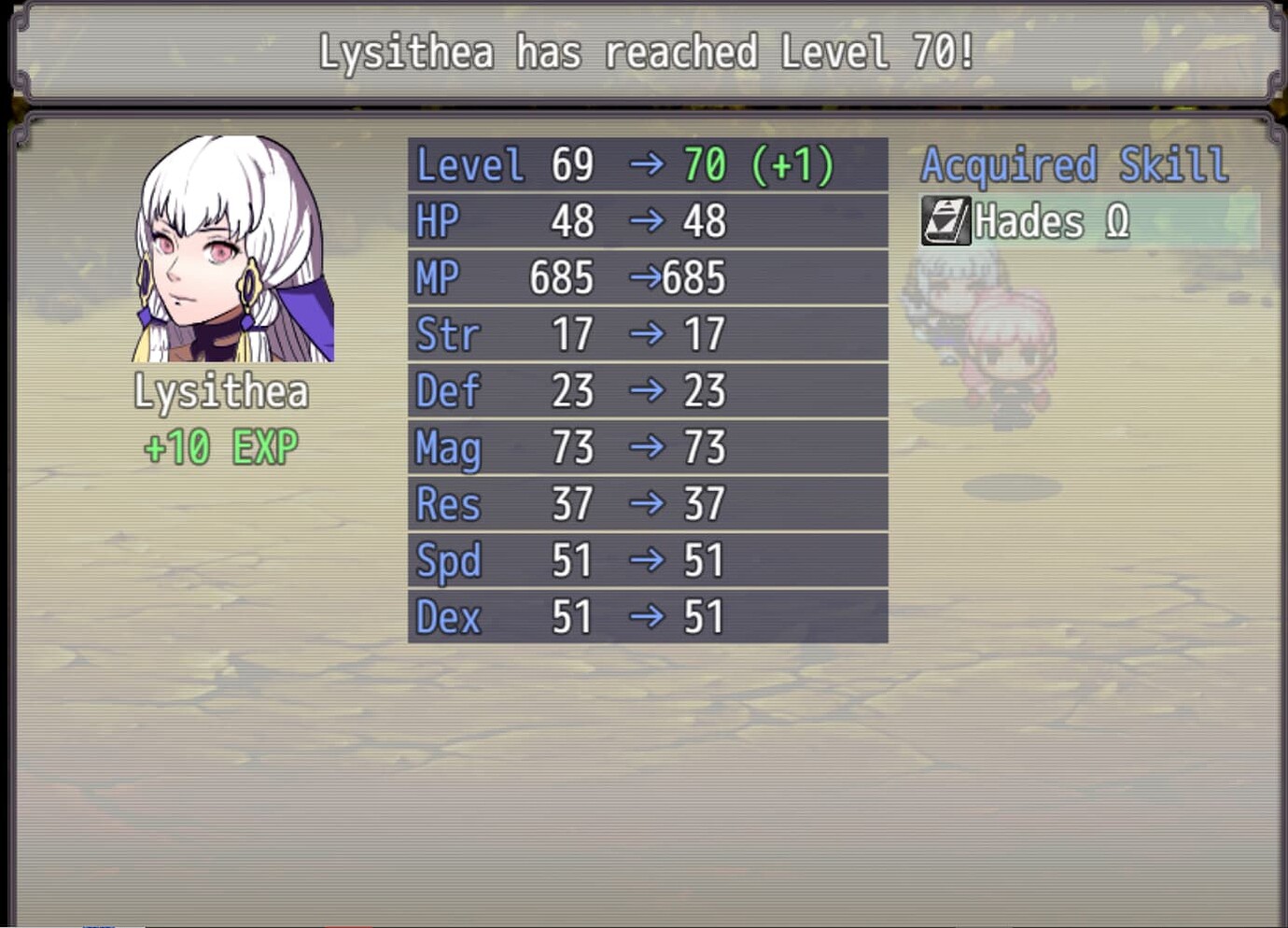Click the Mag stat value 73
The height and width of the screenshot is (928, 1288).
pyautogui.click(x=573, y=447)
